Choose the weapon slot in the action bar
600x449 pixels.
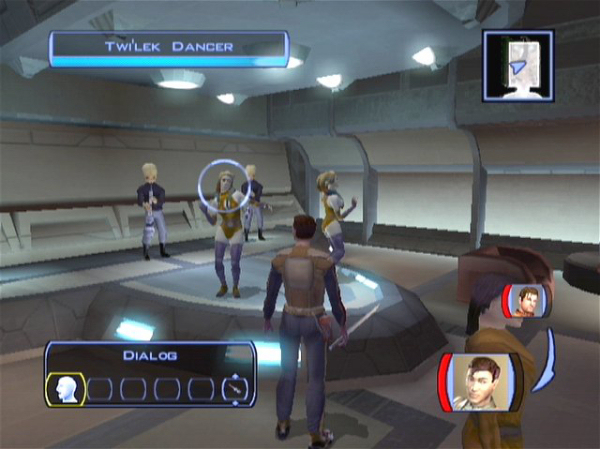point(236,388)
